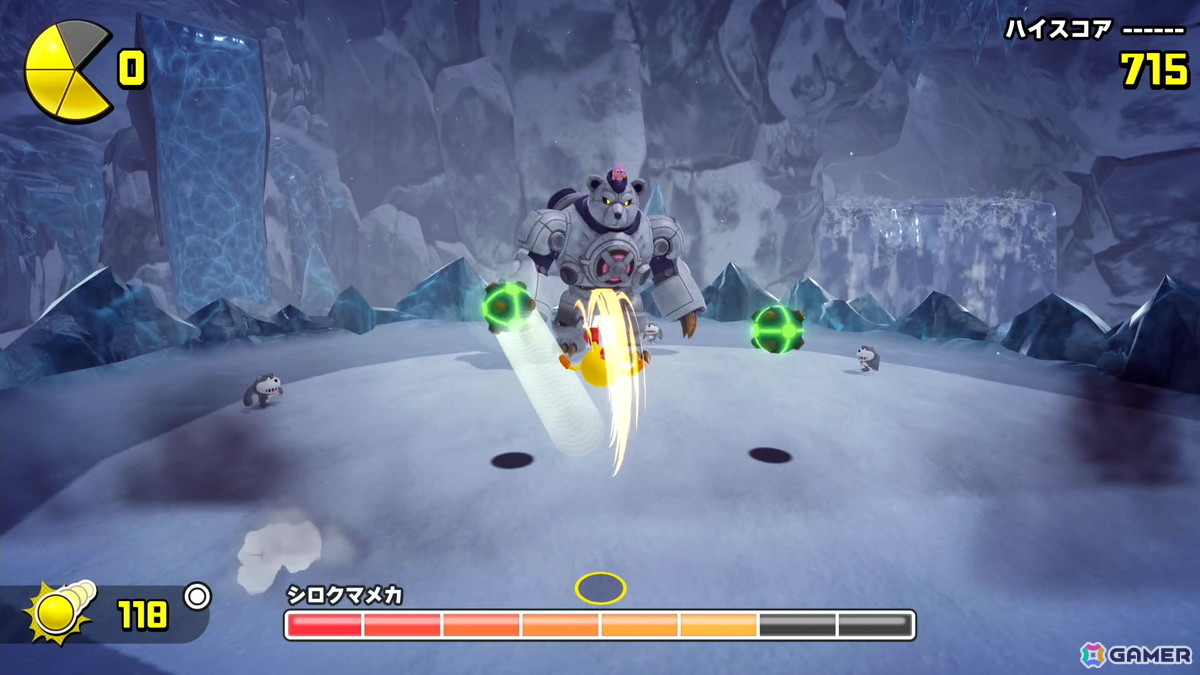Select the spiky yellow pellet shot icon

click(60, 612)
